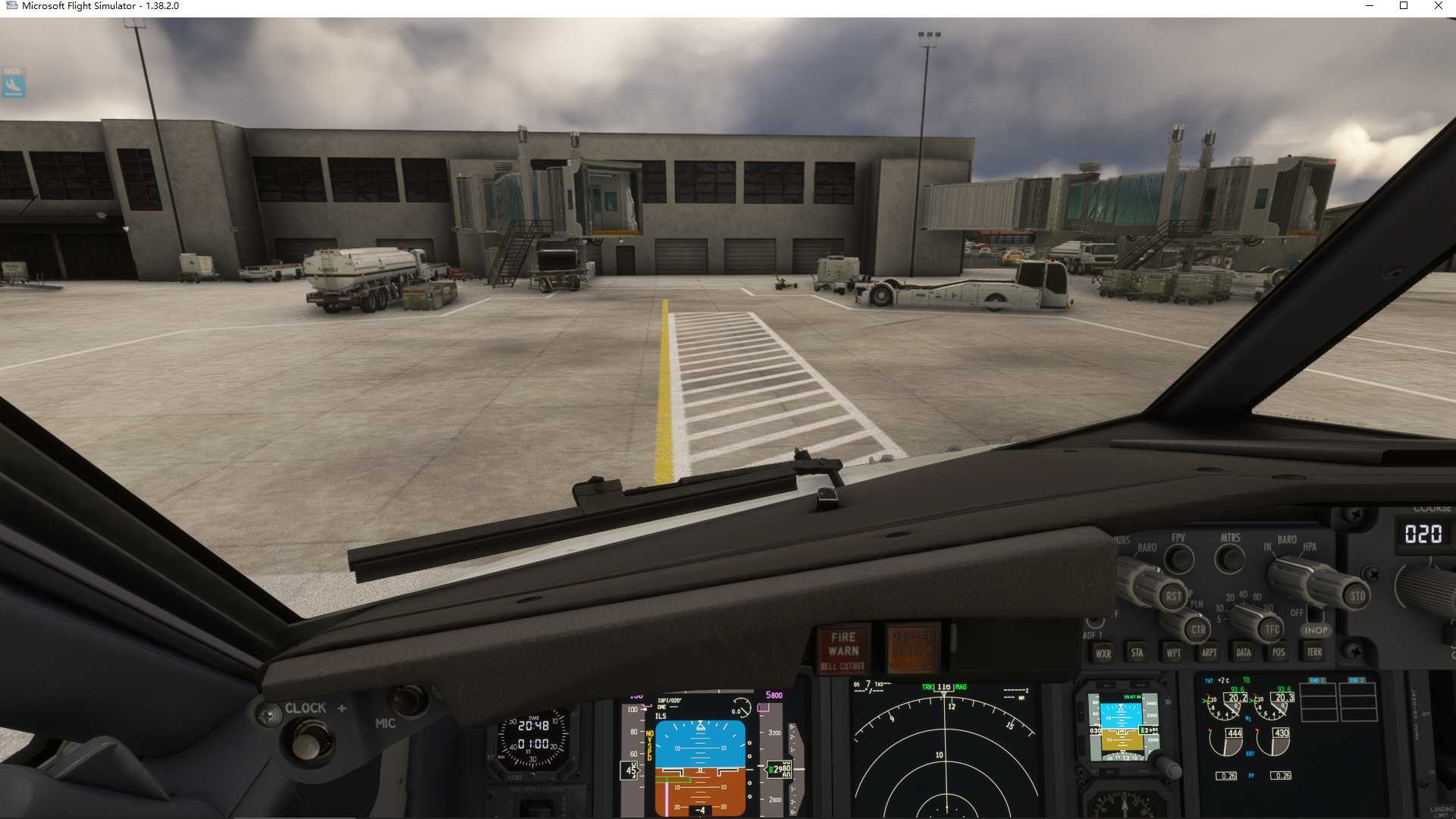This screenshot has width=1456, height=819.
Task: Click the blue jetway overlay icon
Action: pos(14,84)
